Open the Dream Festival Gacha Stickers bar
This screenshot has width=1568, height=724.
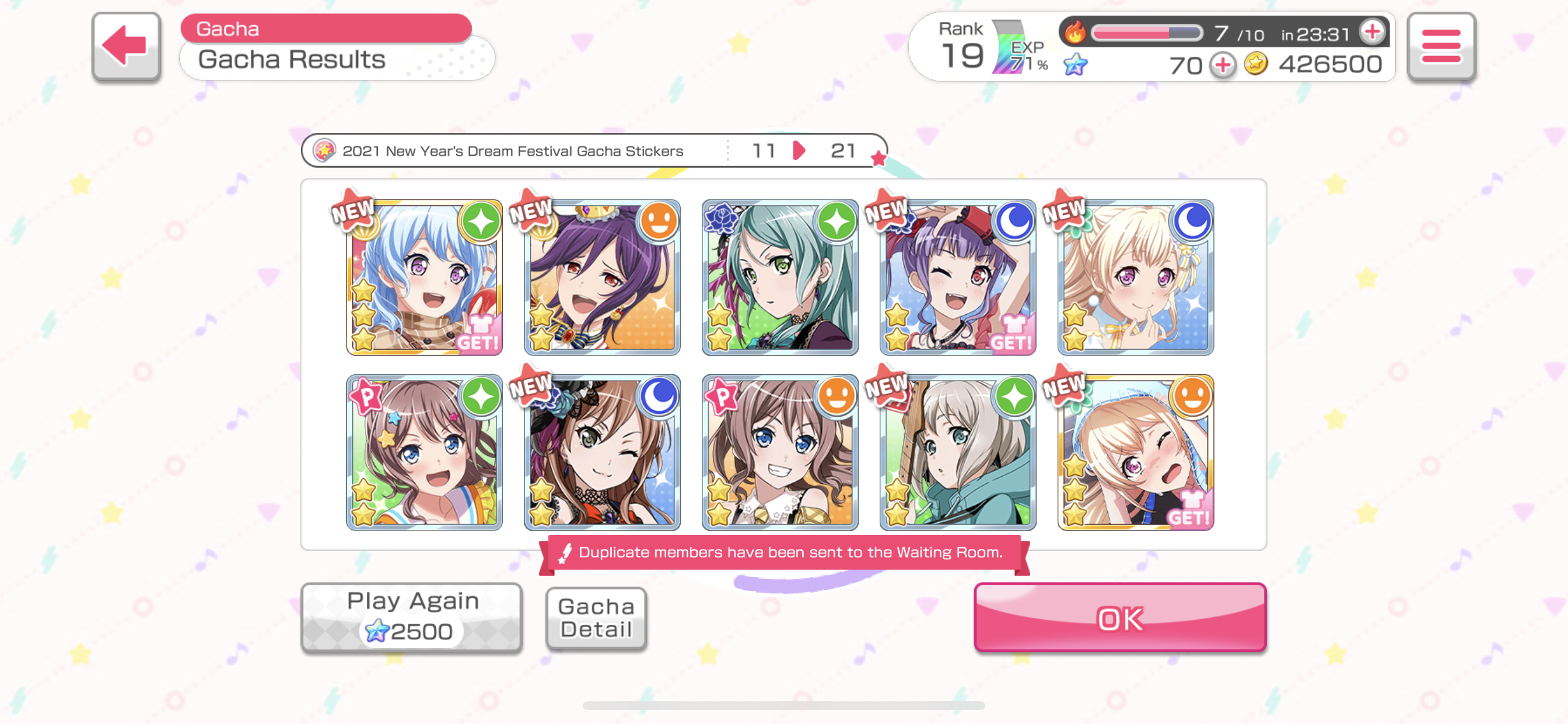pos(593,150)
